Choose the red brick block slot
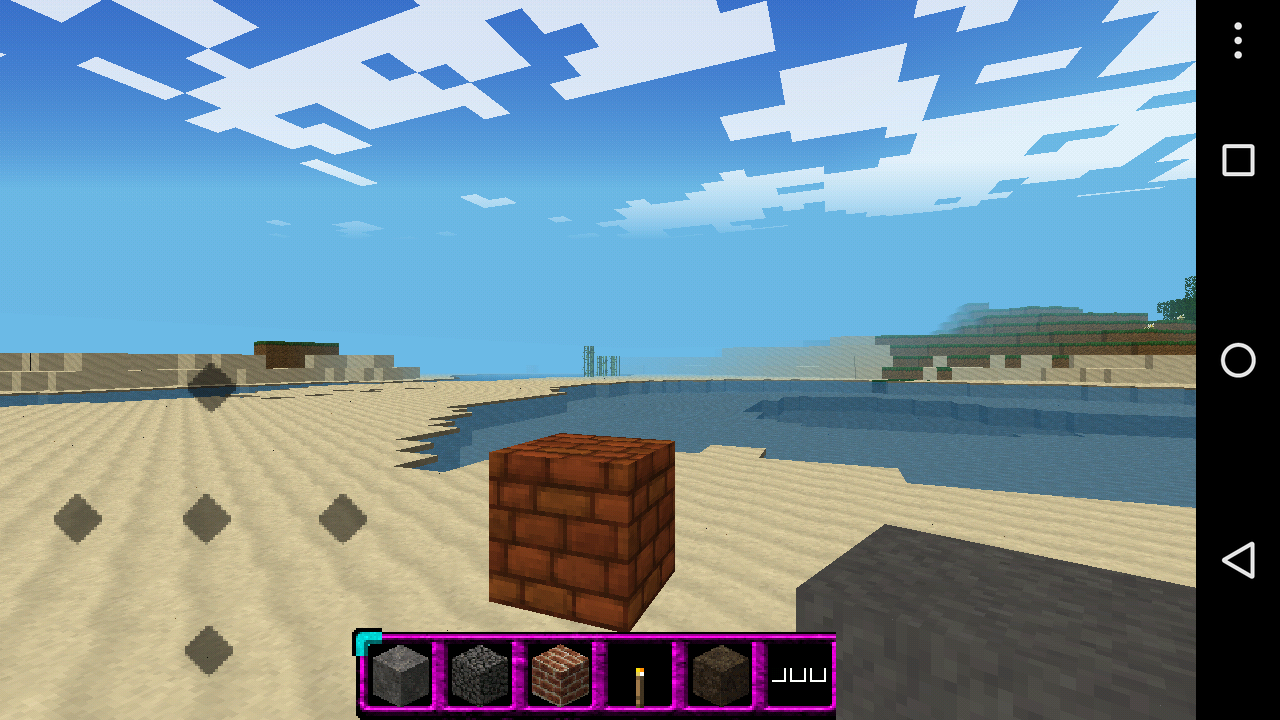Viewport: 1280px width, 720px height. click(560, 675)
